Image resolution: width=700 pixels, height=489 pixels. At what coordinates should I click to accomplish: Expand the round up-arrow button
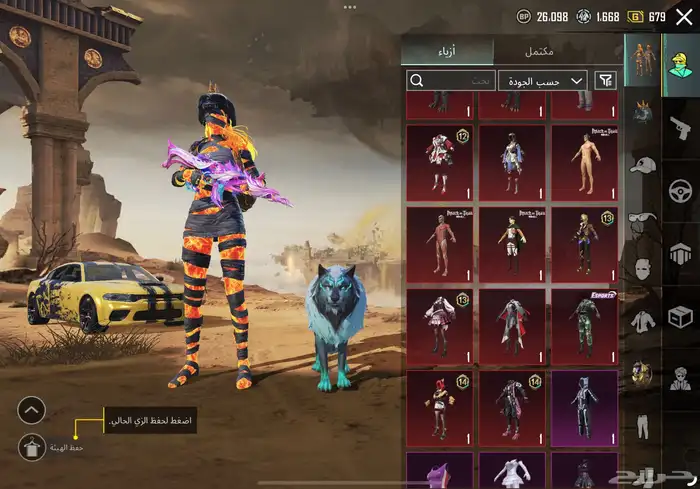[x=32, y=409]
